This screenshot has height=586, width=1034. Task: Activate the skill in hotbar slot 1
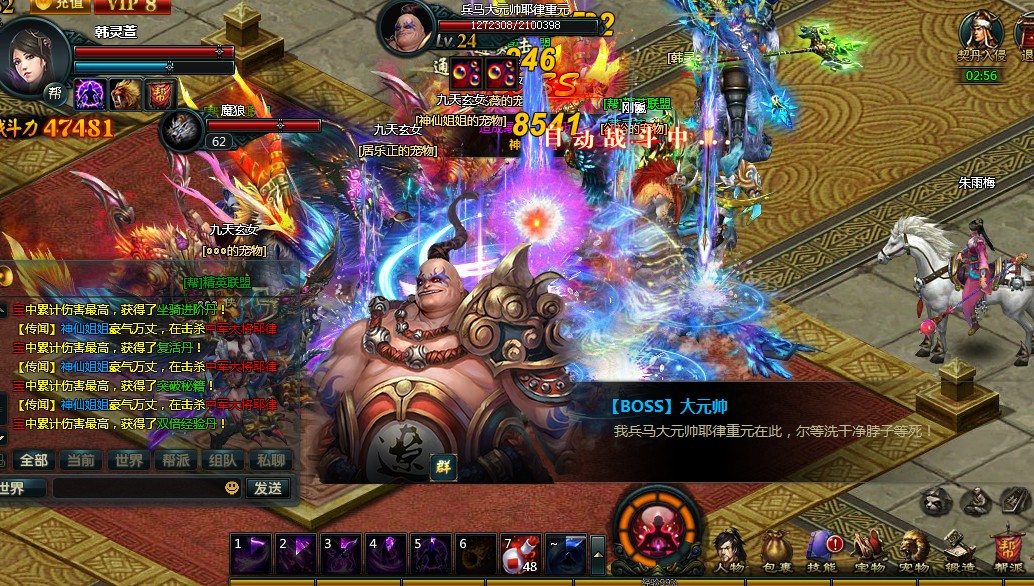tap(249, 553)
